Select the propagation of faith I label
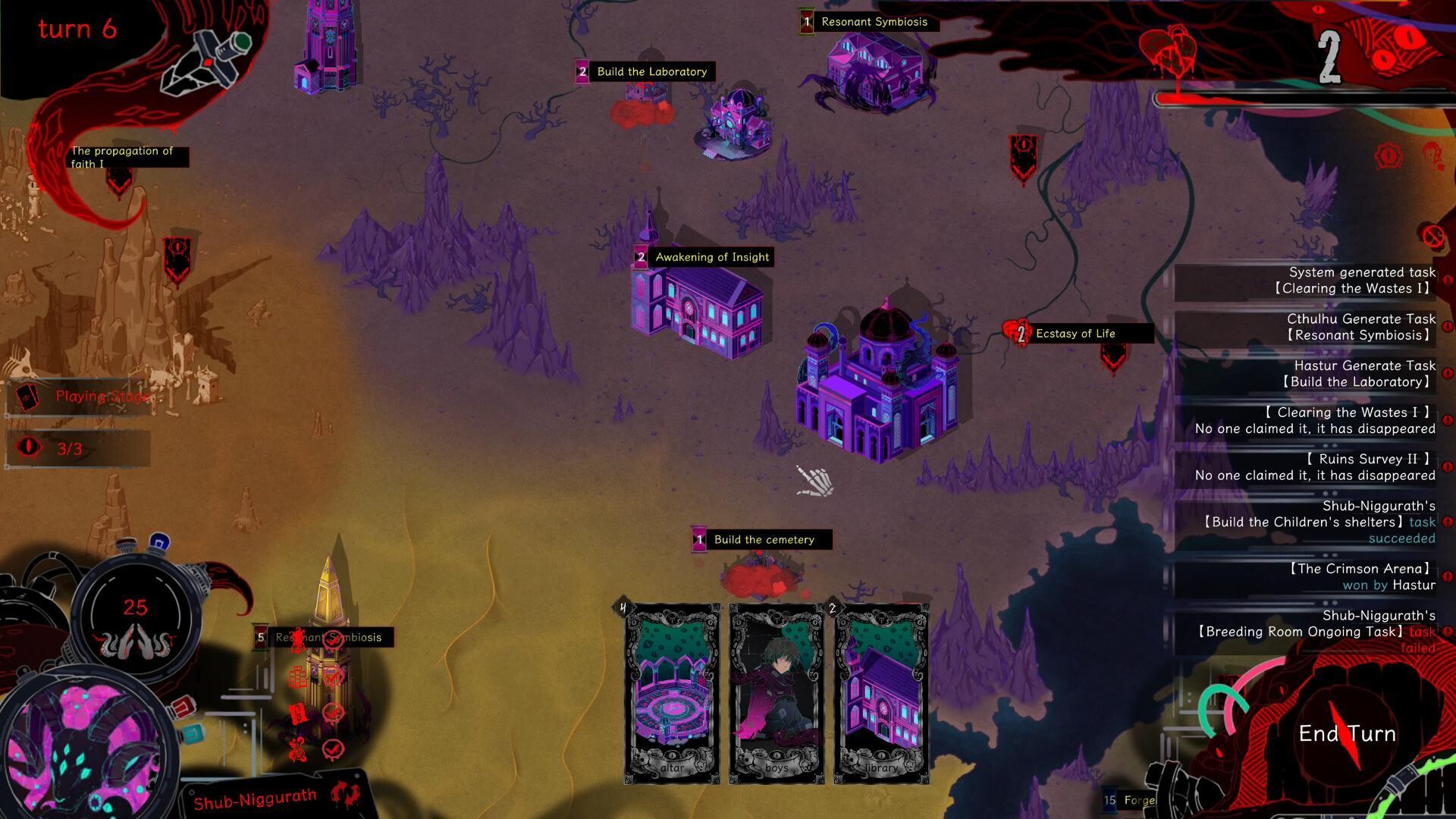Screen dimensions: 1456x819 (123, 157)
